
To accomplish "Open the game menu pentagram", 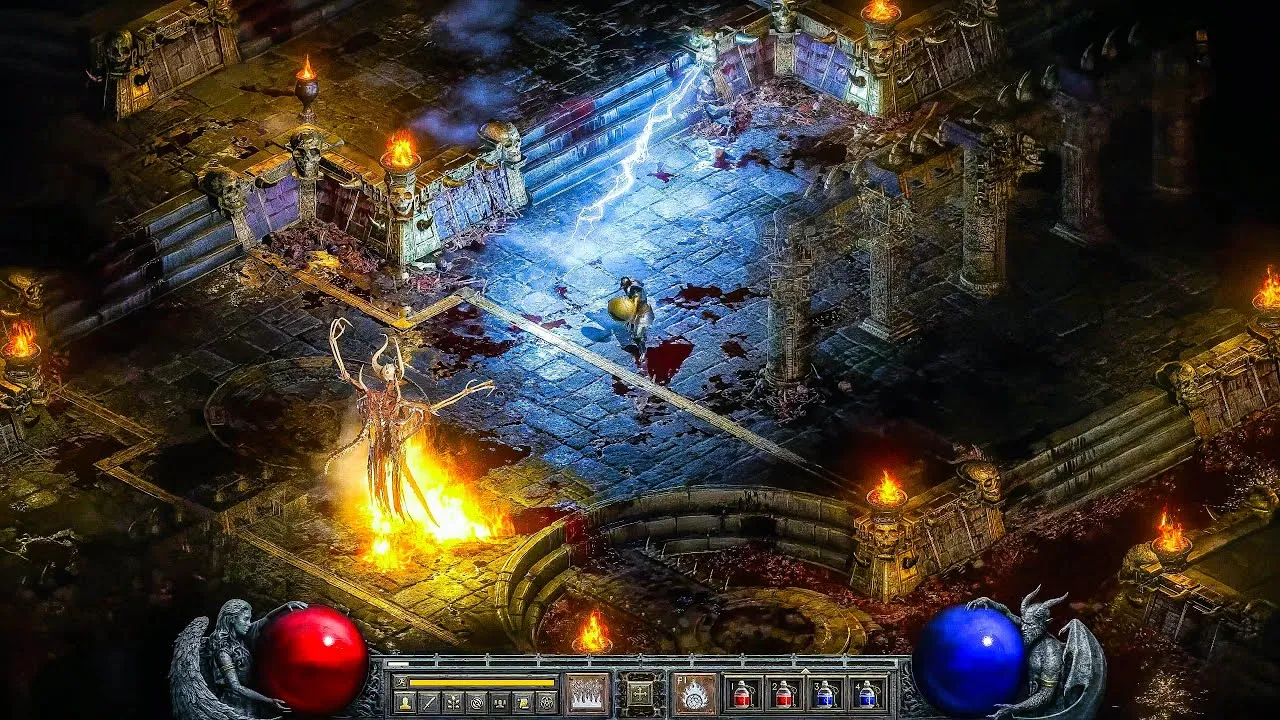I will click(x=547, y=703).
